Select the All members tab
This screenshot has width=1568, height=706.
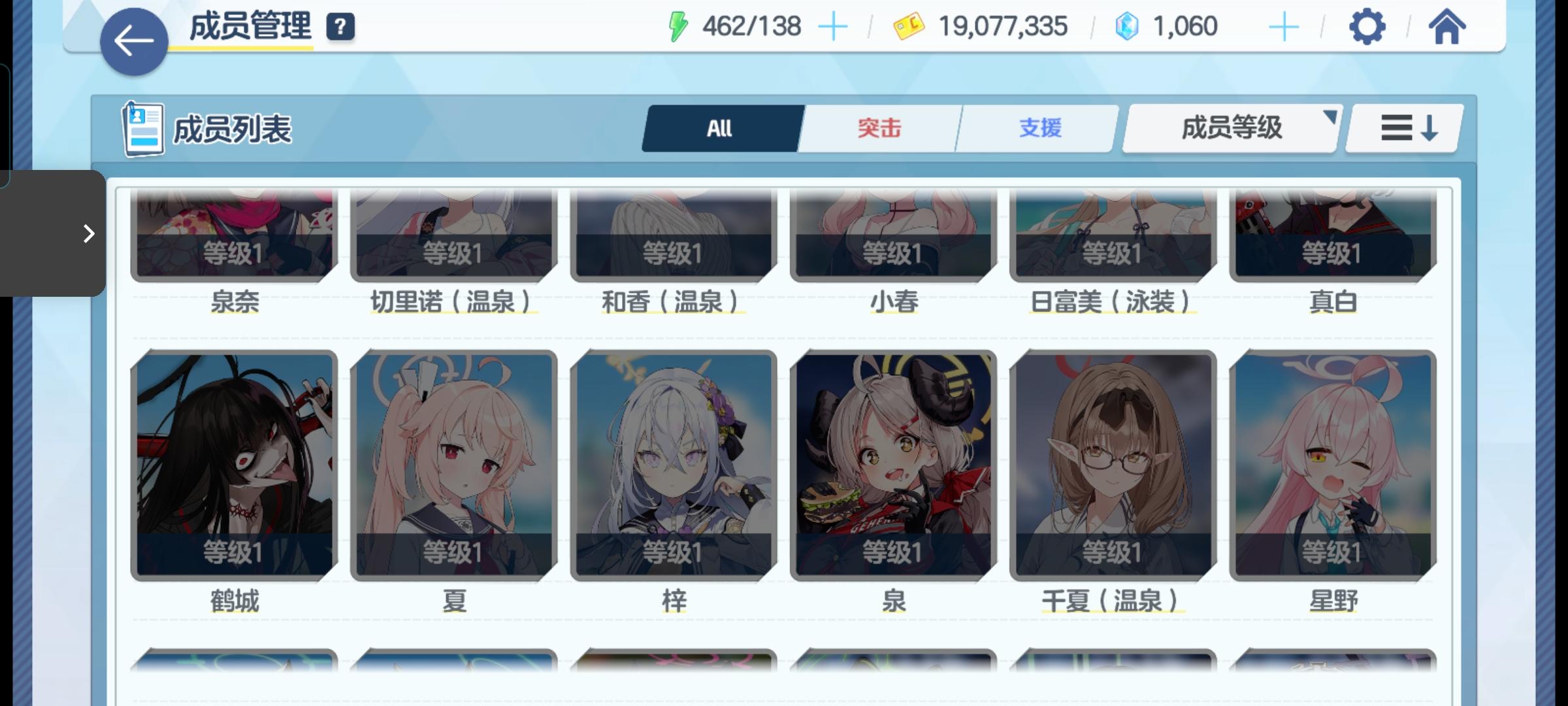pos(721,128)
